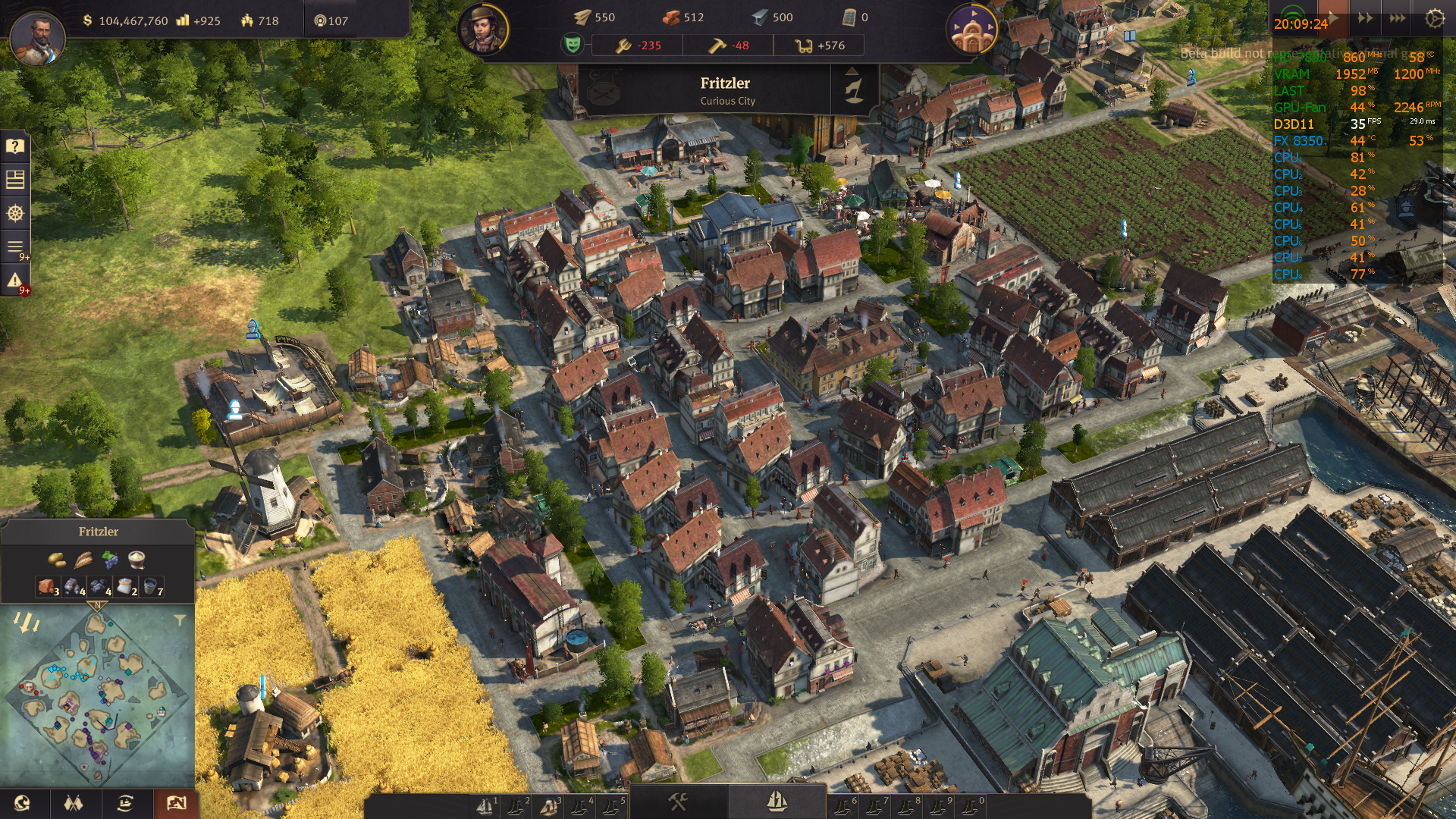This screenshot has height=819, width=1456.
Task: Open the ship wheel menu
Action: coord(15,213)
